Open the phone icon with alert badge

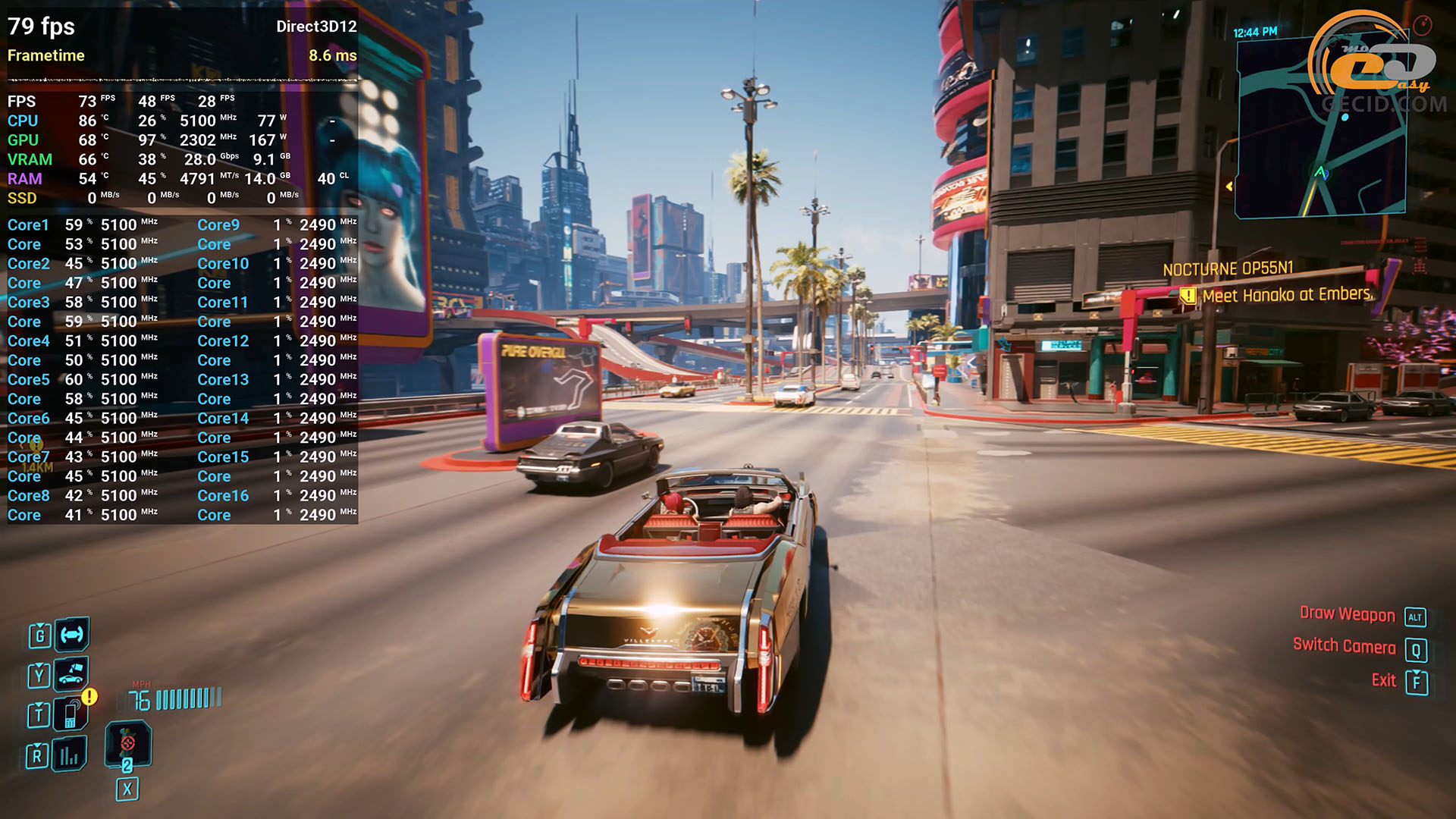click(x=71, y=714)
